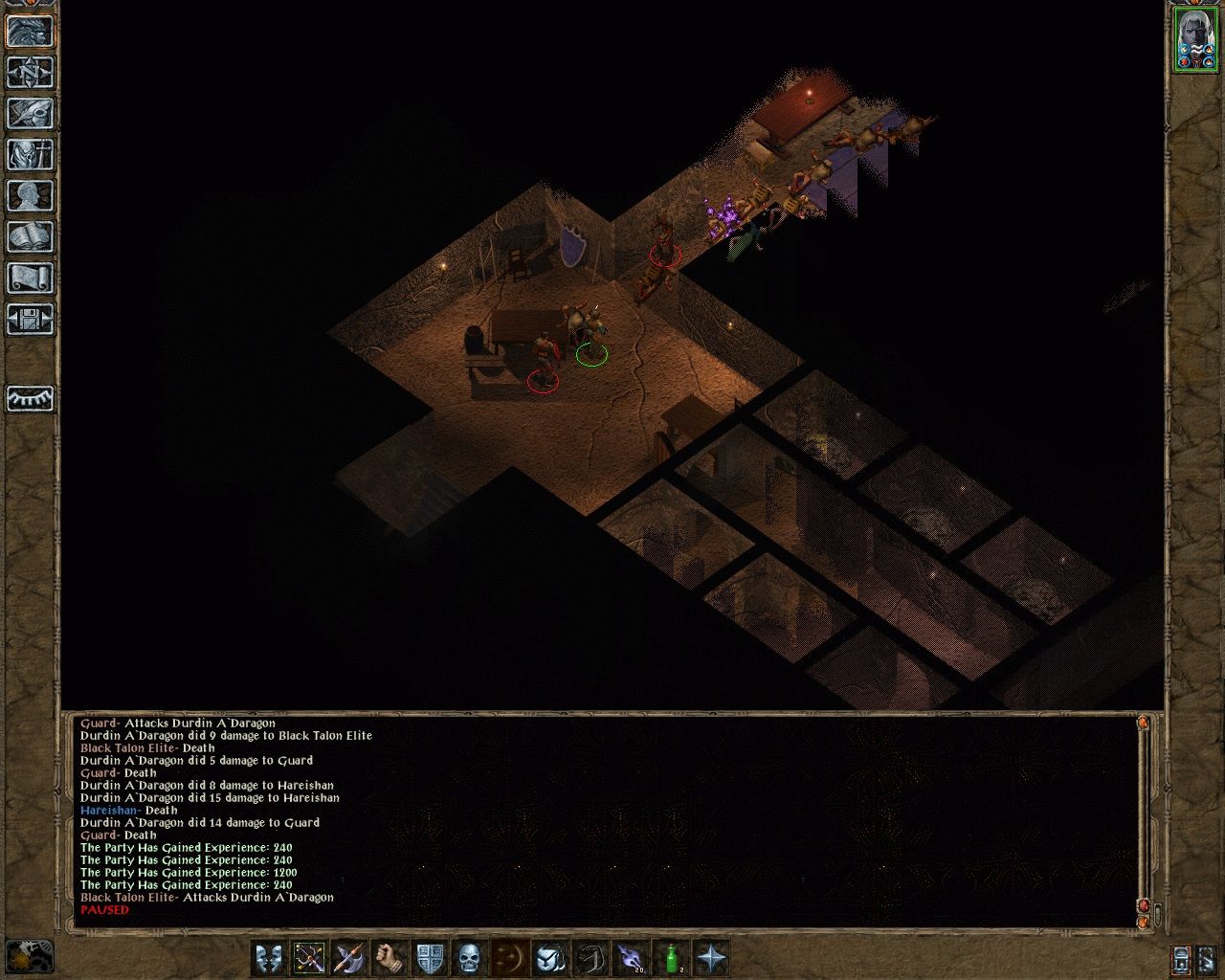Toggle the clock pause button in corner
Image resolution: width=1225 pixels, height=980 pixels.
coord(29,957)
